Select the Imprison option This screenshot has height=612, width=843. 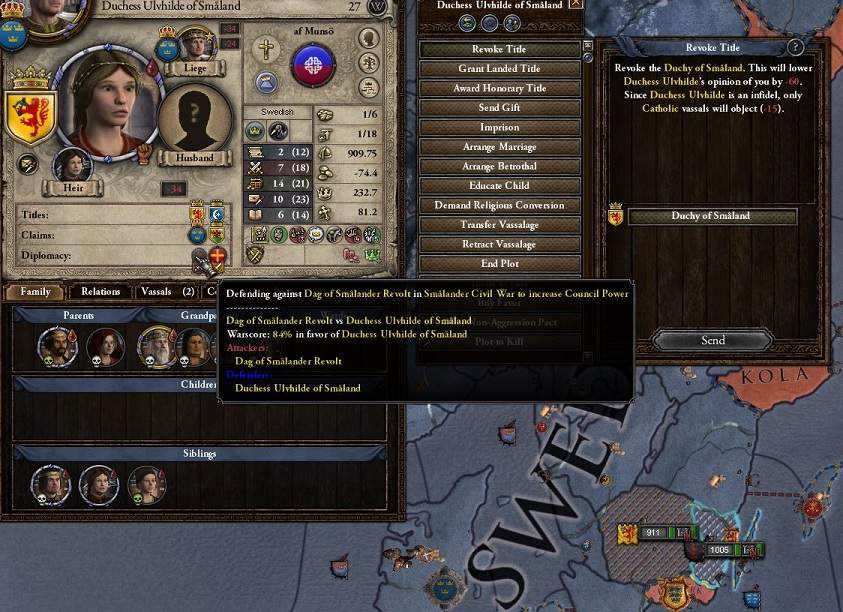[x=499, y=127]
